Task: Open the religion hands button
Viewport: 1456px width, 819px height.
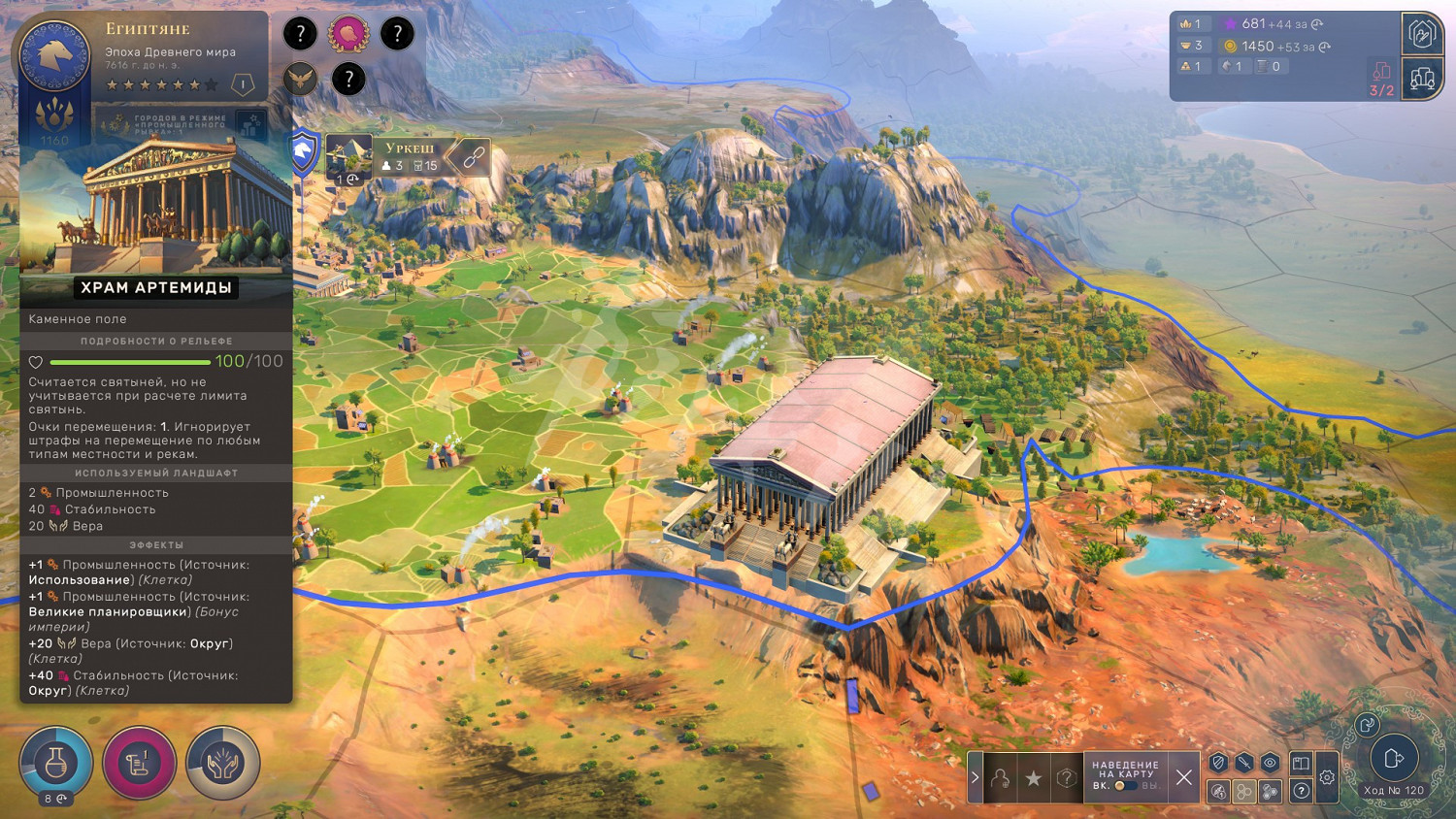Action: 222,764
